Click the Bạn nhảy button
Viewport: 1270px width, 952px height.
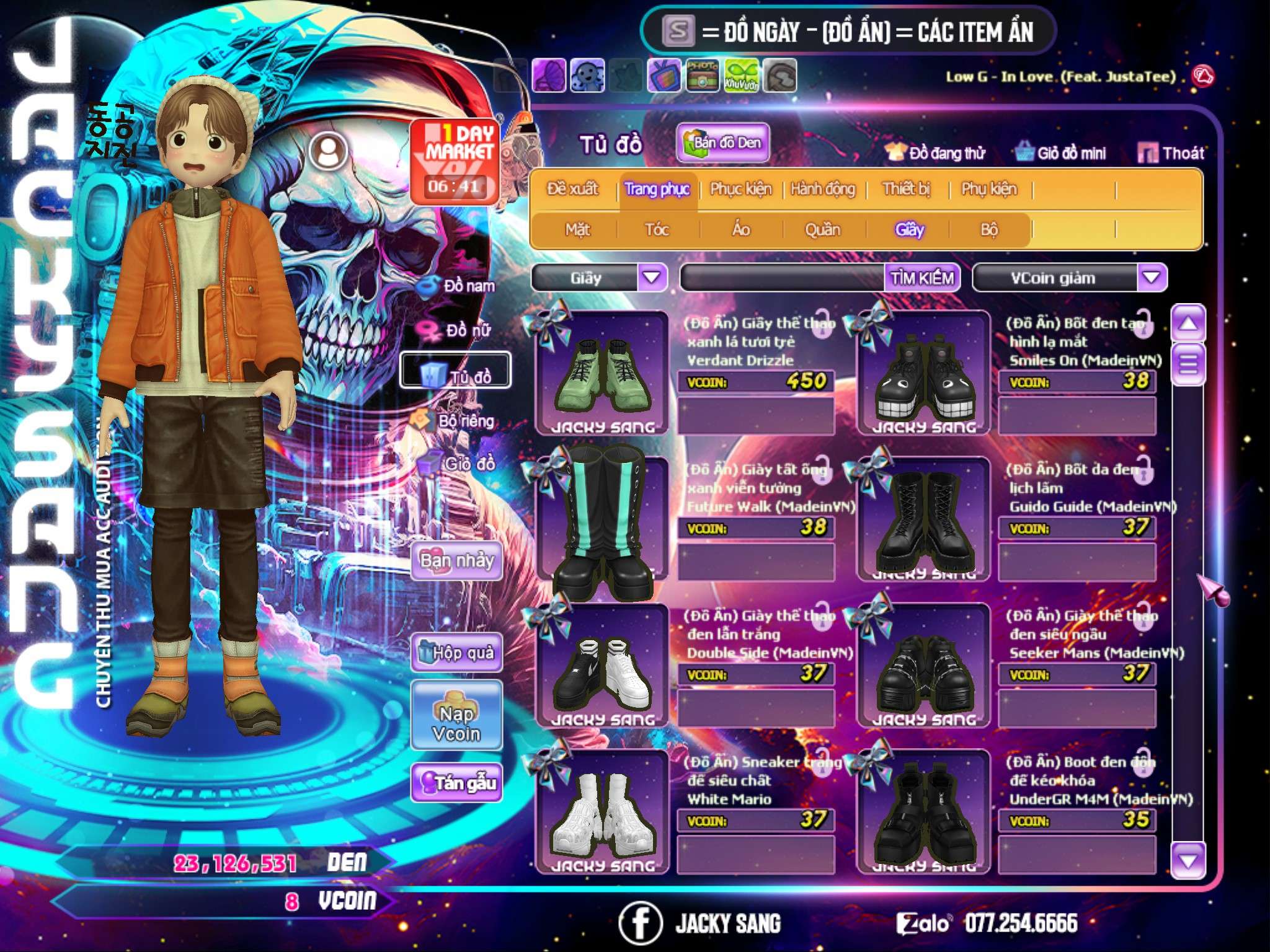coord(456,561)
